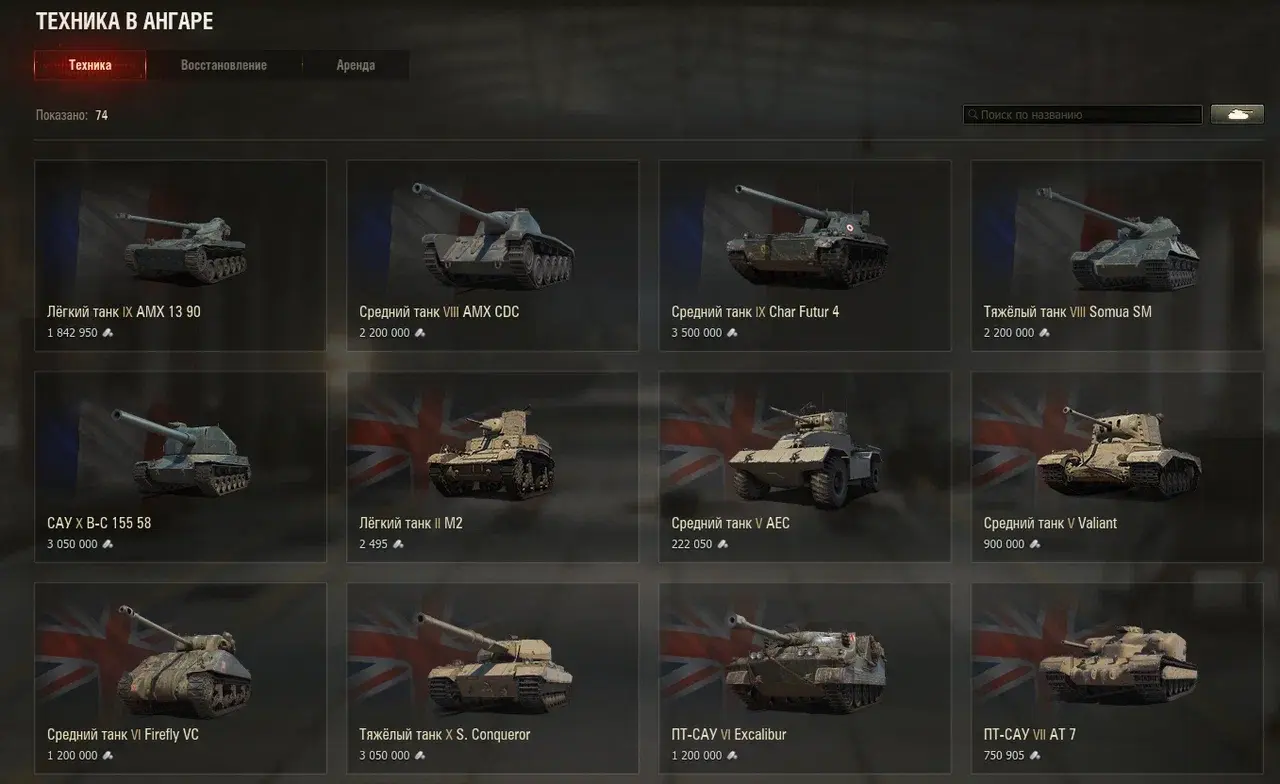Switch to the Аренда tab

[356, 66]
